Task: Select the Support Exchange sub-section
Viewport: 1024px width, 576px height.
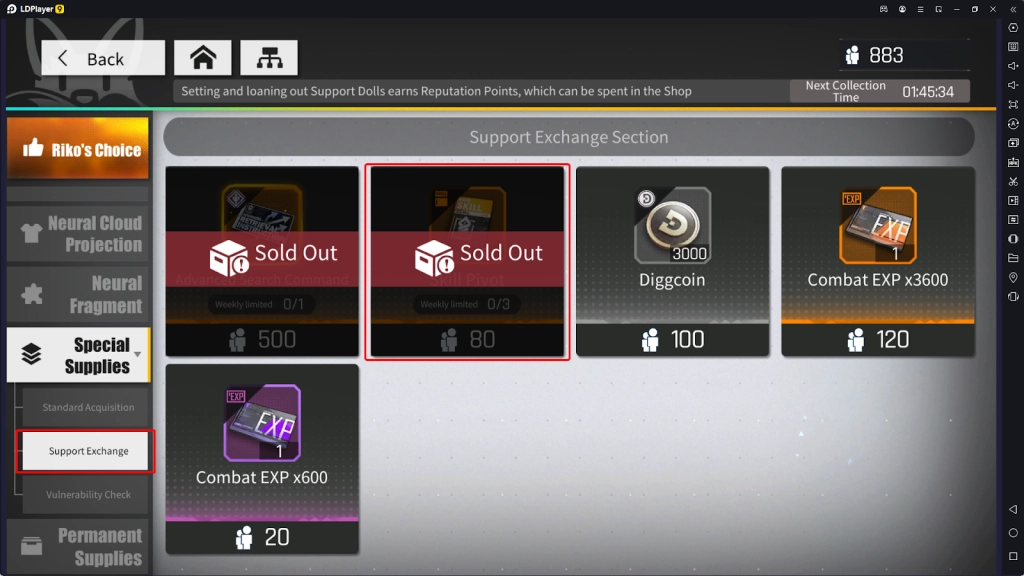Action: click(87, 451)
